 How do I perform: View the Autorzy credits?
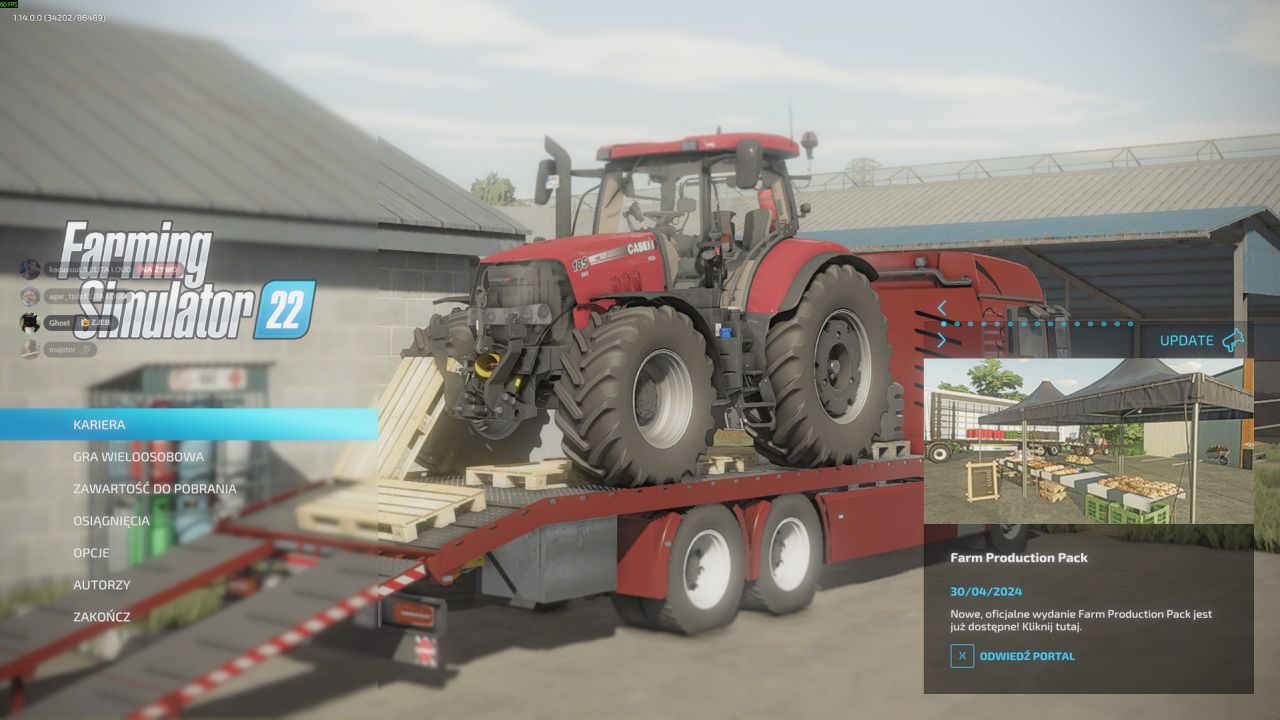[101, 585]
